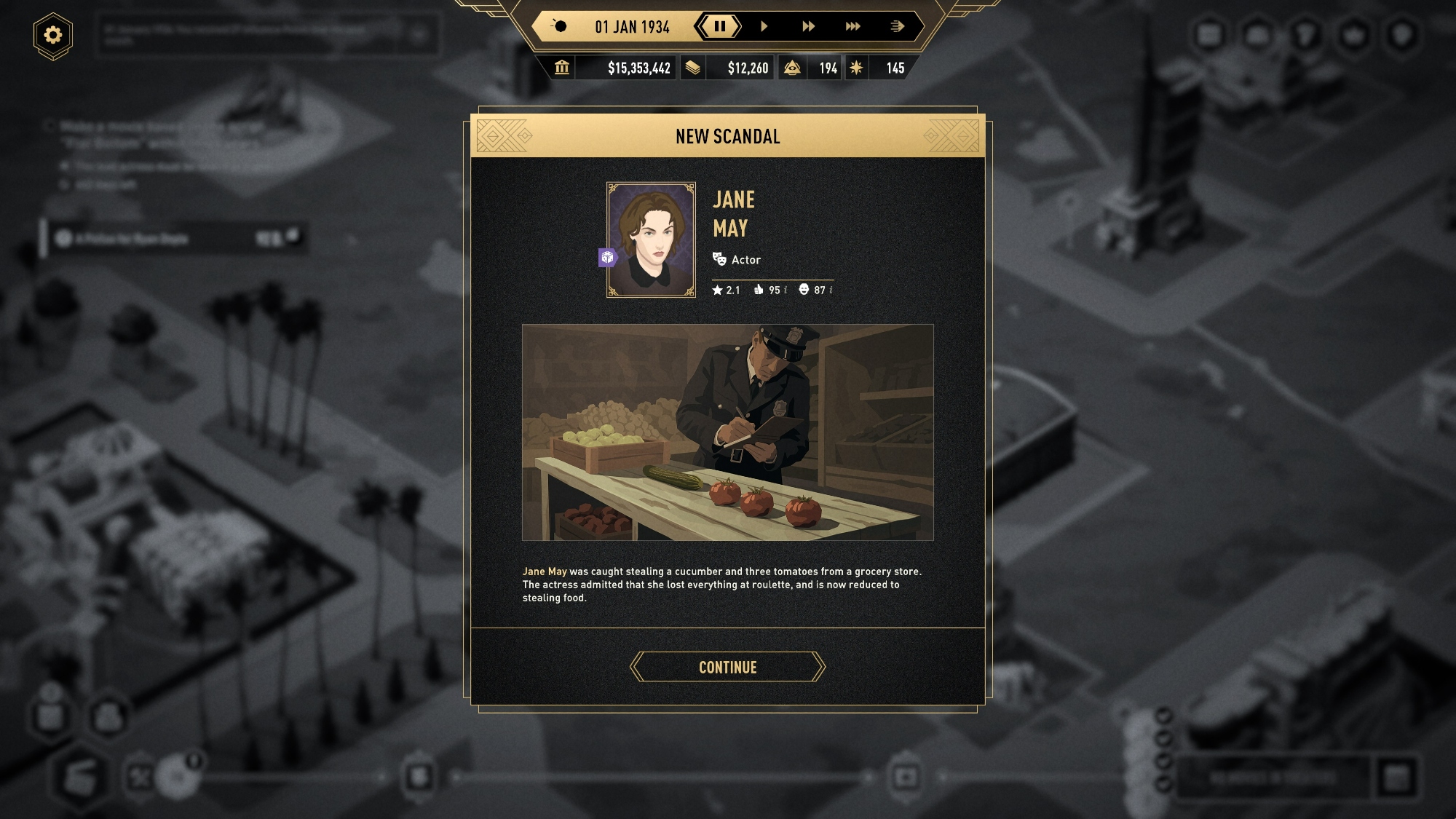Click the skip-to-next-event arrow

(897, 27)
